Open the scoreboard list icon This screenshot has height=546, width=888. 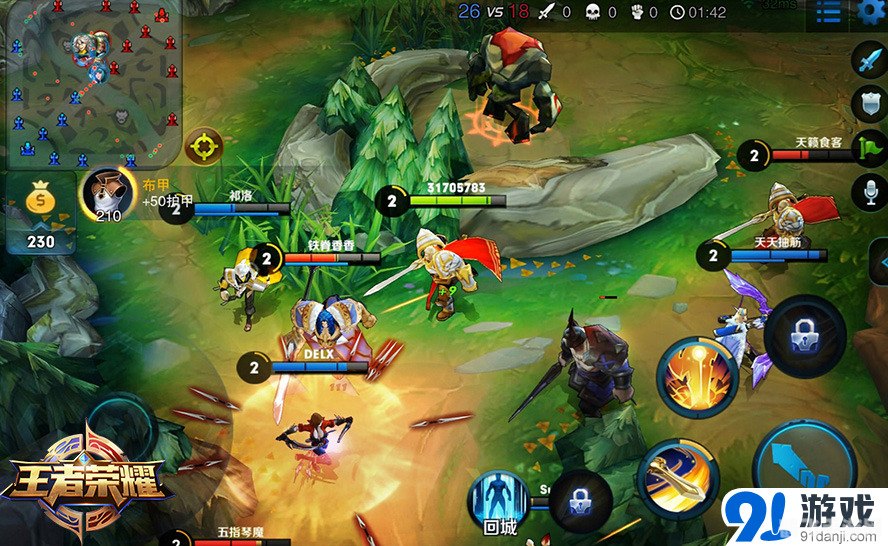(828, 12)
